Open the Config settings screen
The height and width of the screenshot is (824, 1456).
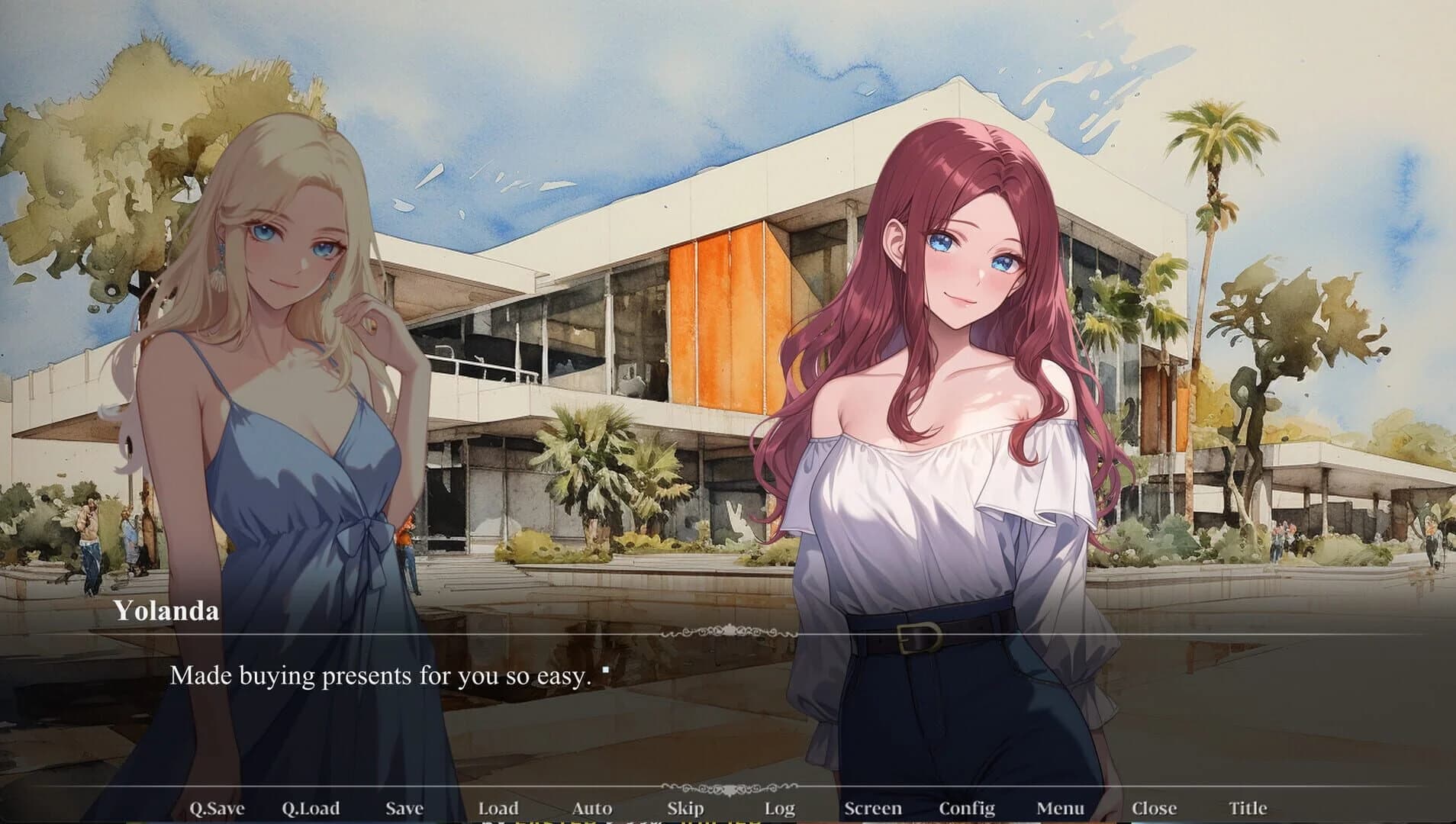pyautogui.click(x=969, y=807)
